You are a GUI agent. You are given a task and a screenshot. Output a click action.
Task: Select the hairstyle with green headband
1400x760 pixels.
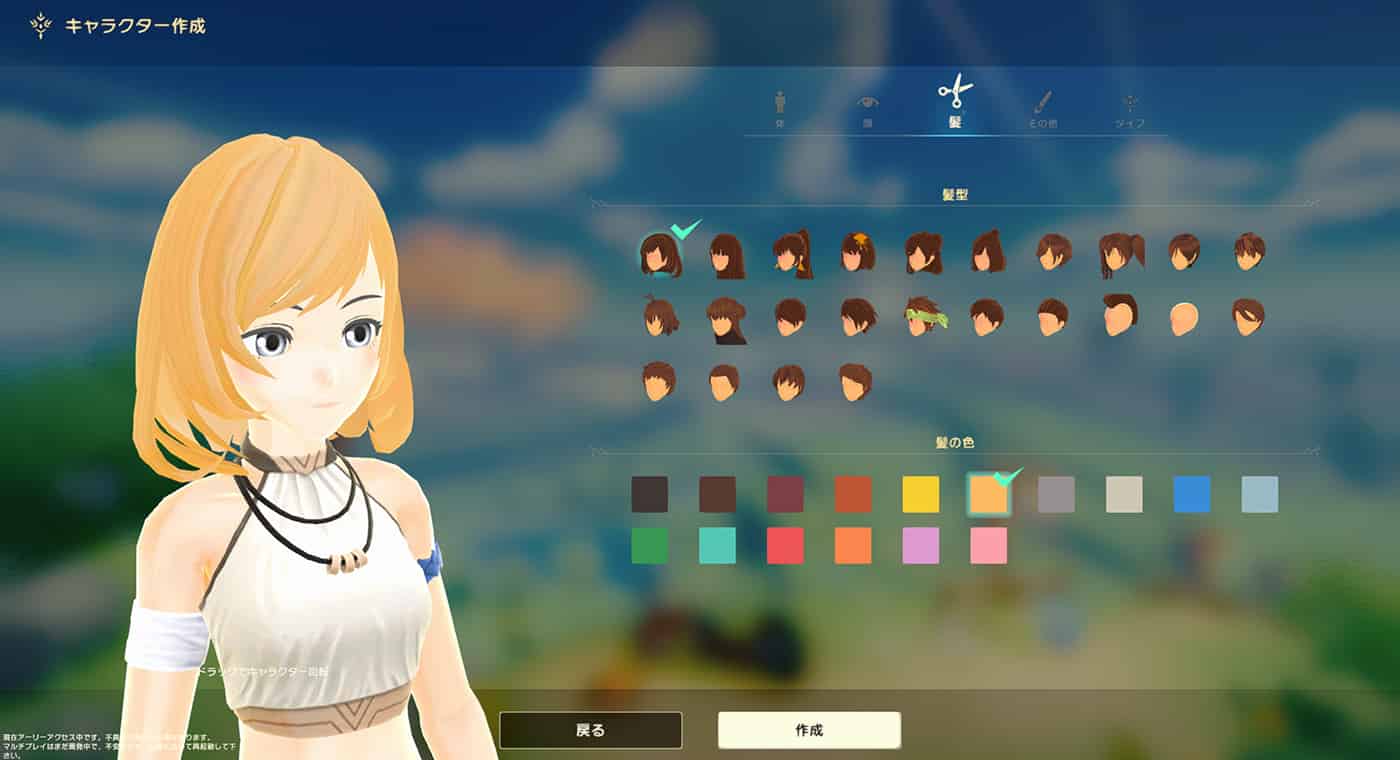click(x=922, y=316)
